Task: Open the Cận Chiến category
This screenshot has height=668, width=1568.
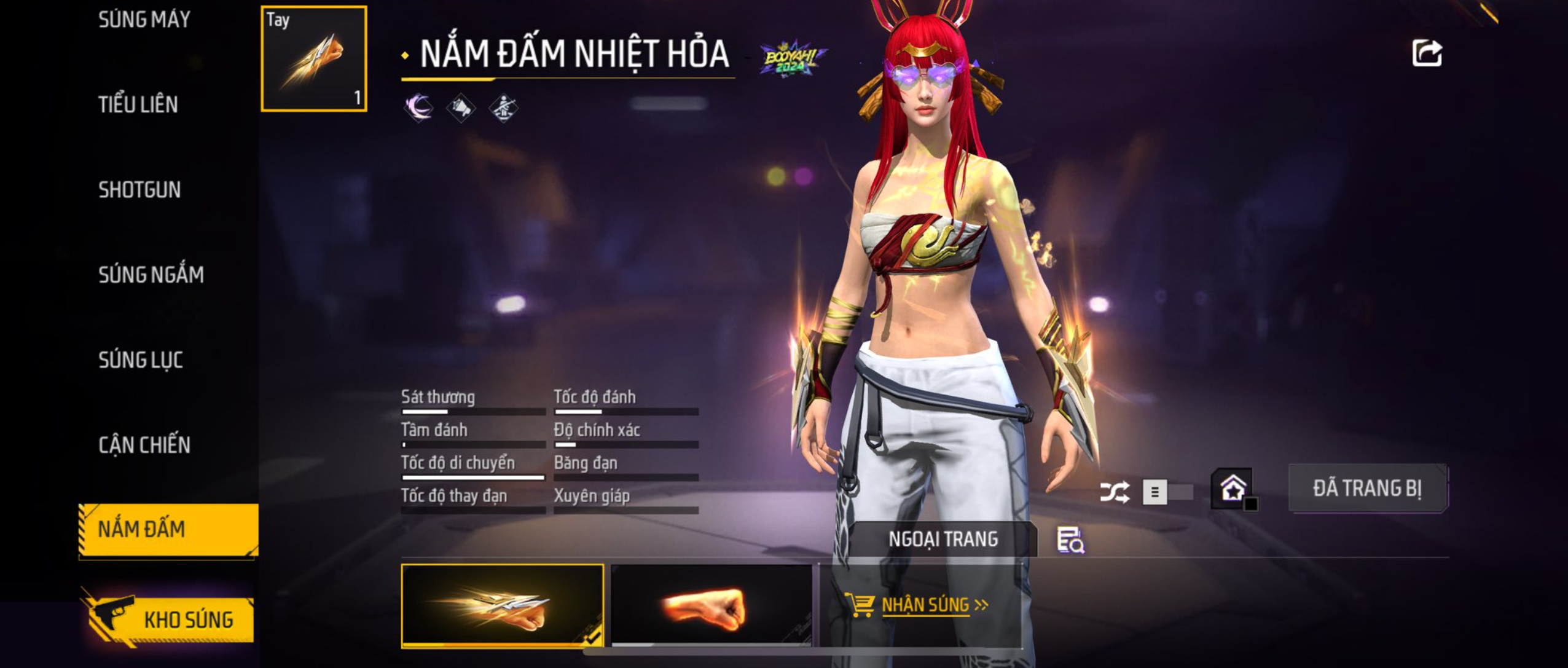Action: [x=144, y=445]
